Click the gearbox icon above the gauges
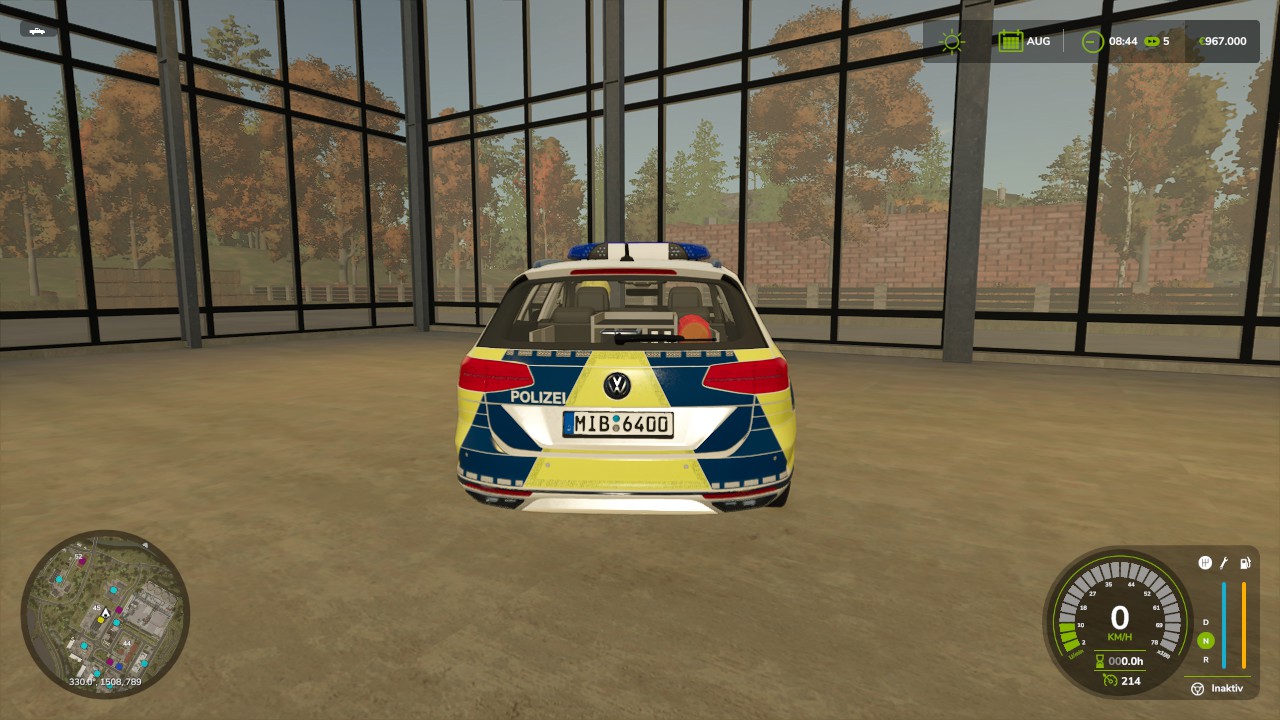The width and height of the screenshot is (1280, 720). pos(1205,563)
